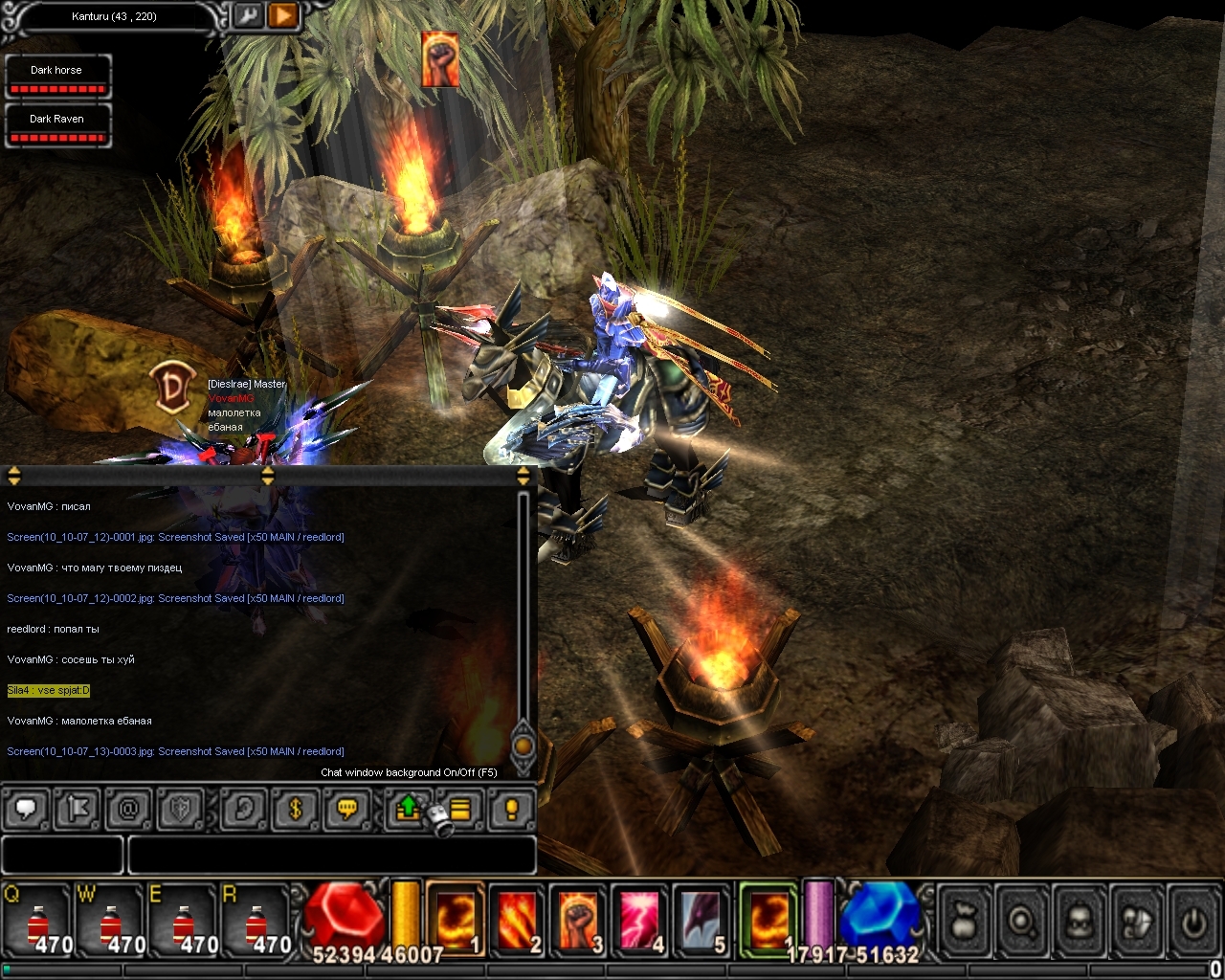Click the chat message input field
This screenshot has height=980, width=1225.
click(x=330, y=855)
